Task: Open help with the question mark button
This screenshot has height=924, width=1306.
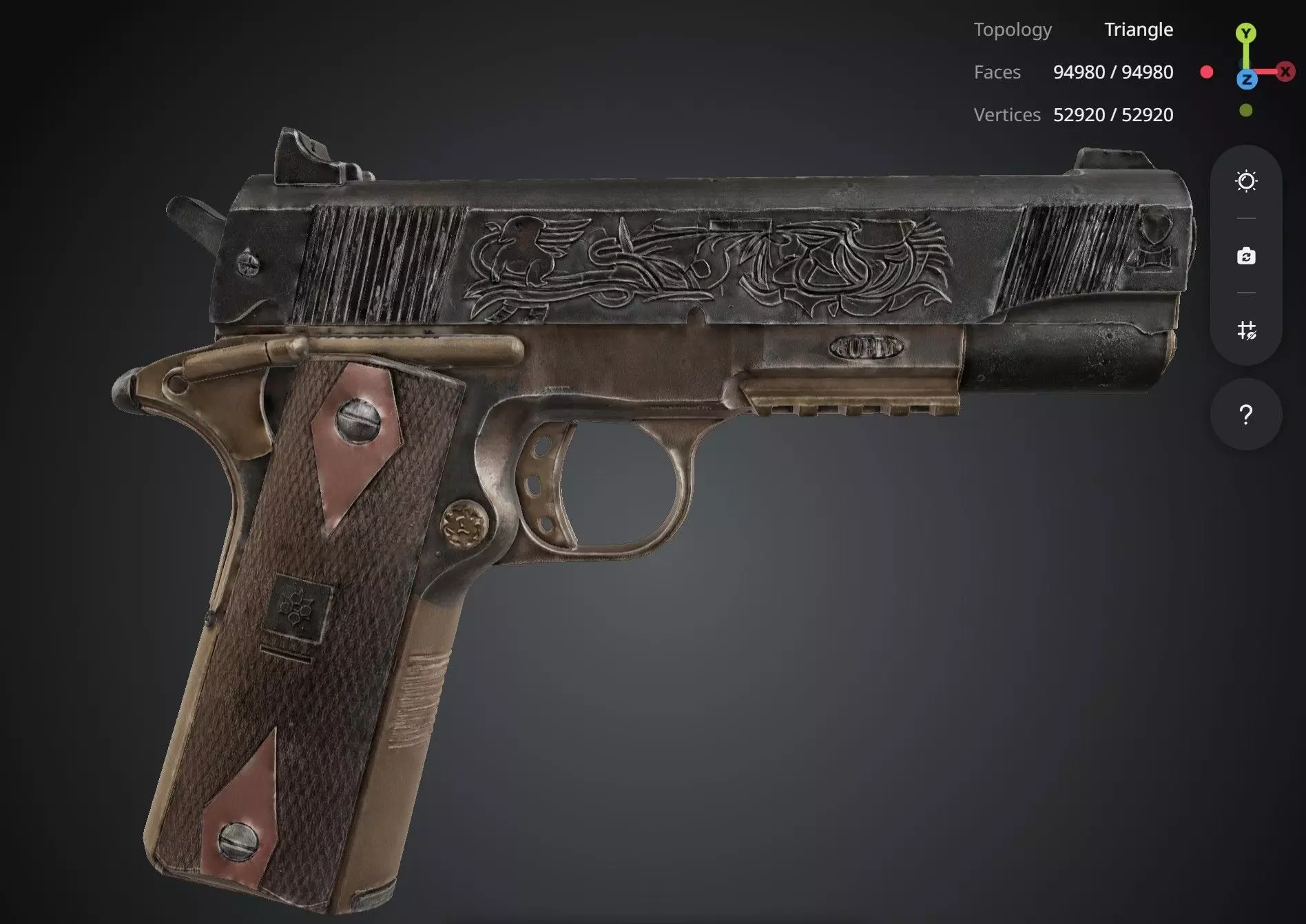Action: click(1246, 414)
